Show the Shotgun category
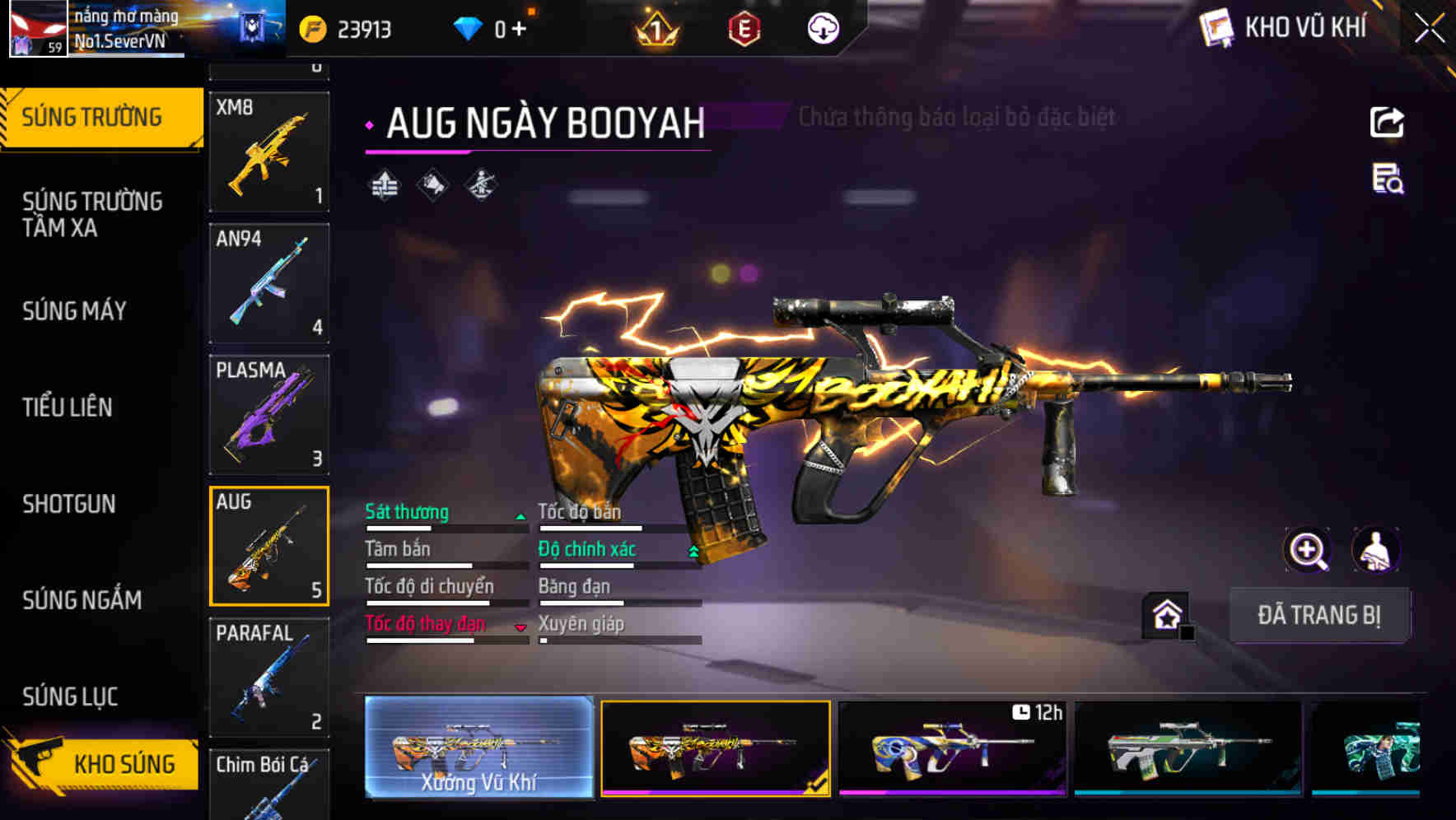Viewport: 1456px width, 820px height. coord(69,503)
